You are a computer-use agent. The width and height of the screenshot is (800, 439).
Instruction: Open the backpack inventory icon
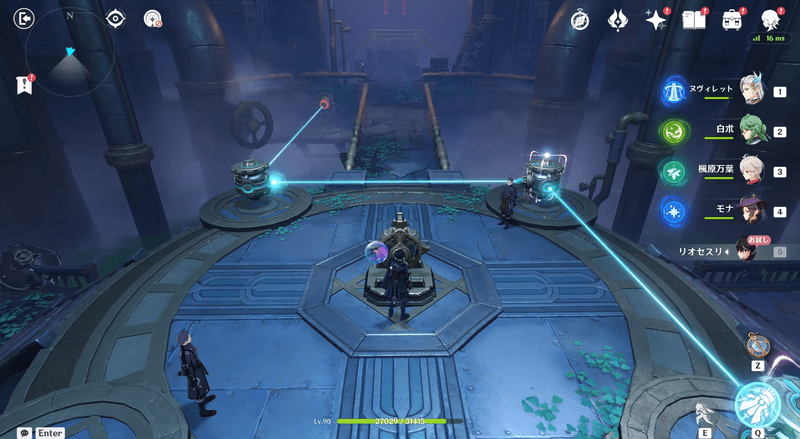pos(732,19)
